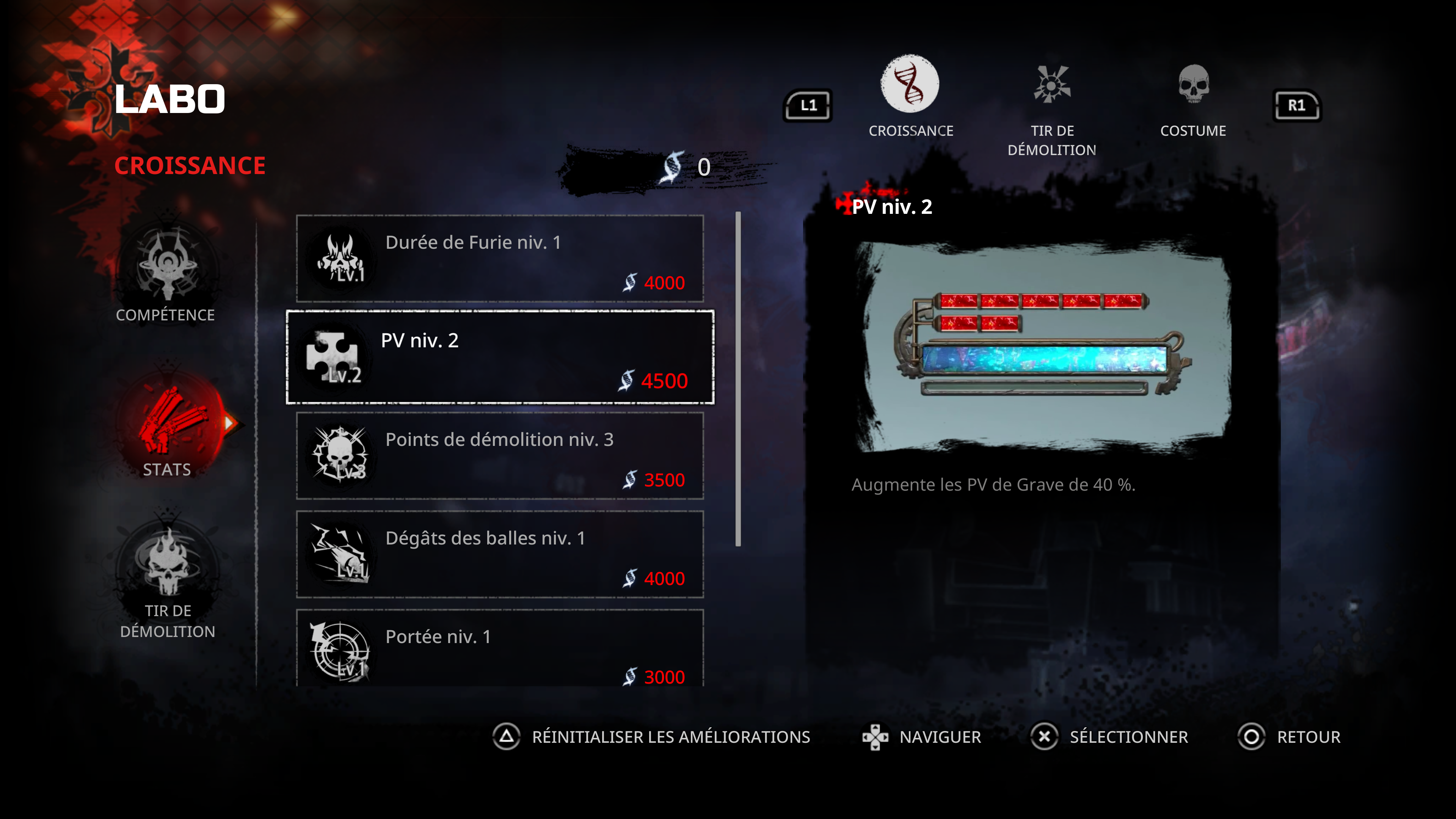Pick the Points de démolition niv. 3 upgrade
Viewport: 1456px width, 819px height.
pyautogui.click(x=500, y=455)
